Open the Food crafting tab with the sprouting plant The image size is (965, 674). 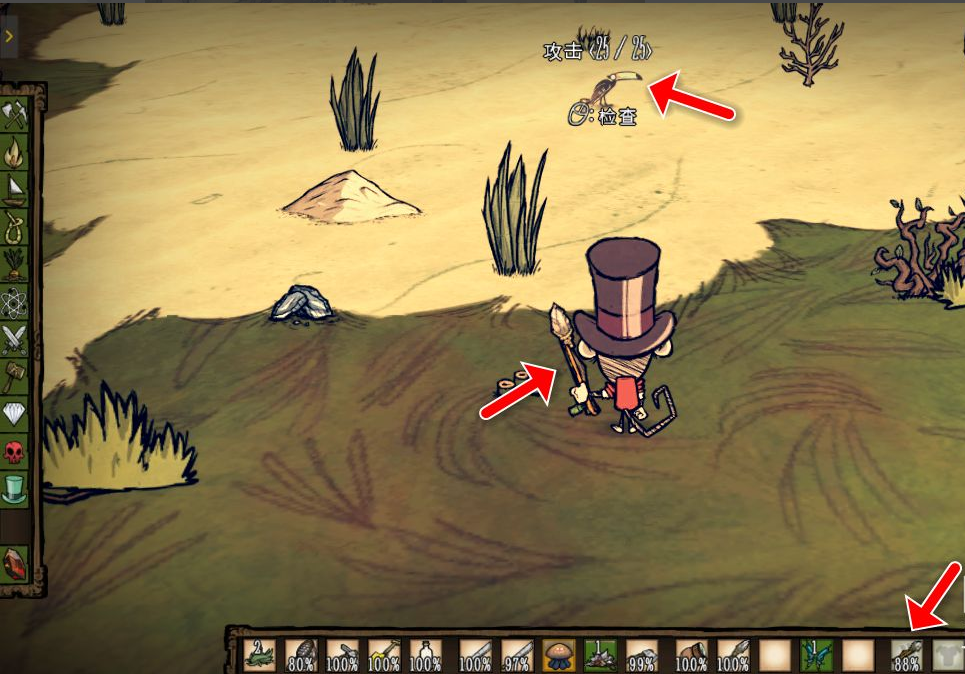coord(15,264)
